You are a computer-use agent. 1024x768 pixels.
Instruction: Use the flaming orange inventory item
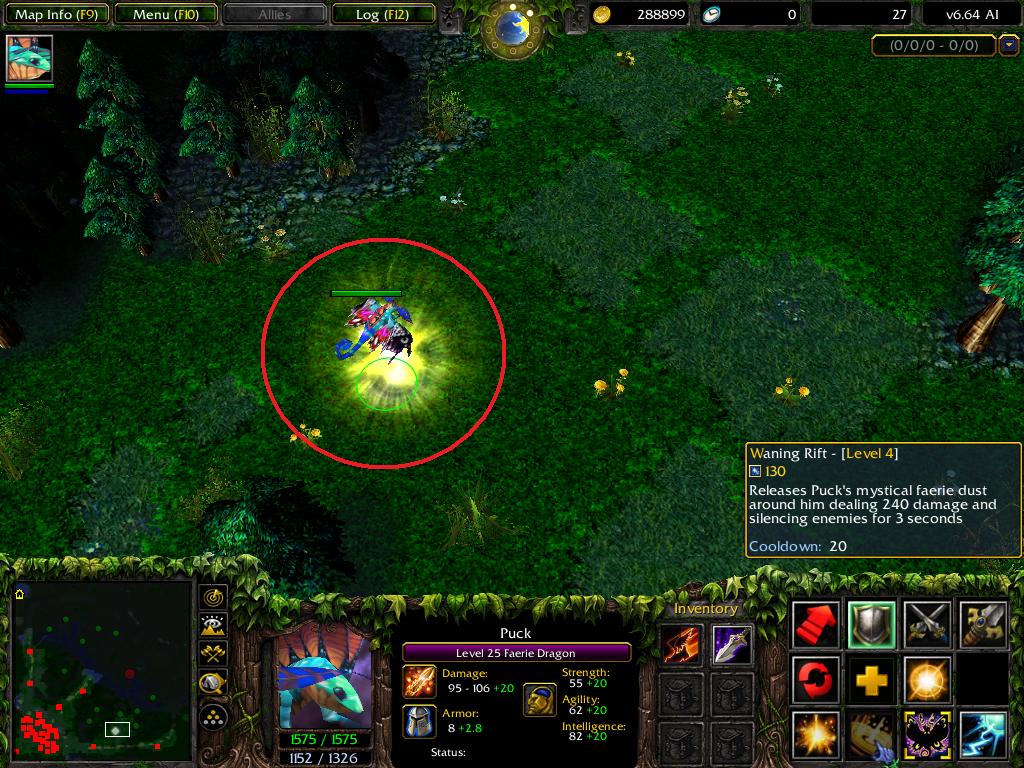click(x=680, y=645)
